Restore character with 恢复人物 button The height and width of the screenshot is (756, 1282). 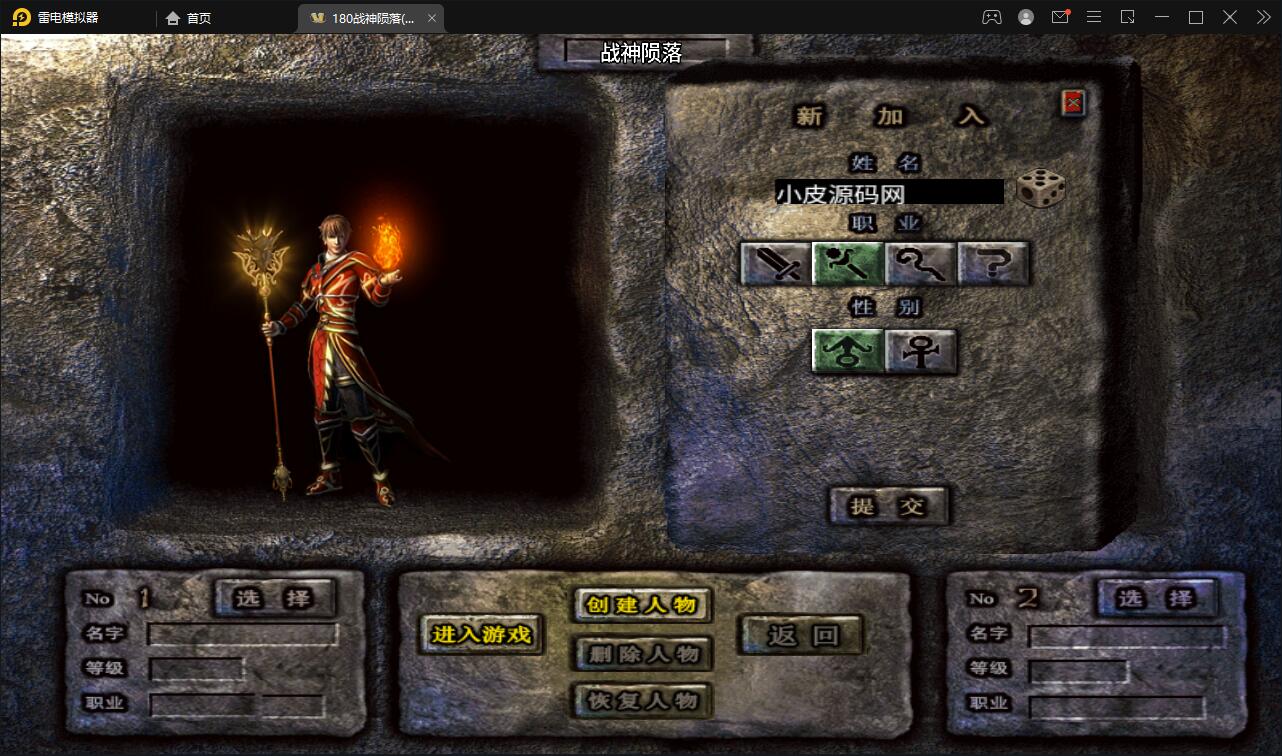[x=642, y=700]
